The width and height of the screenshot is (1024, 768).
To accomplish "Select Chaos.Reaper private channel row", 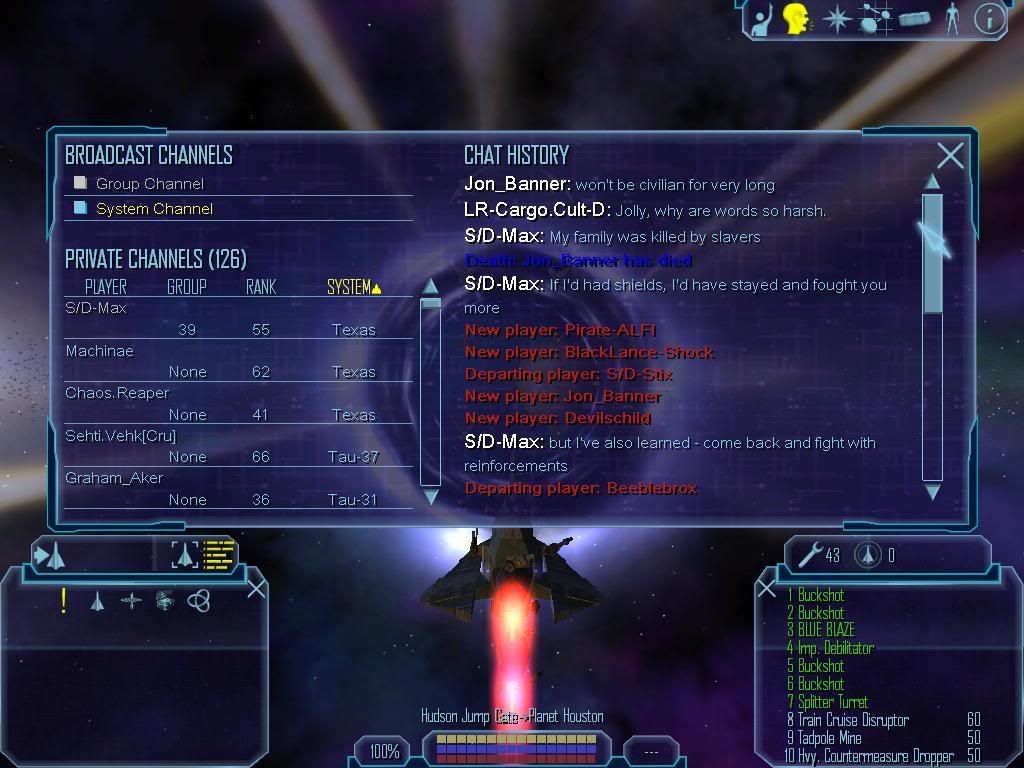I will click(x=117, y=393).
